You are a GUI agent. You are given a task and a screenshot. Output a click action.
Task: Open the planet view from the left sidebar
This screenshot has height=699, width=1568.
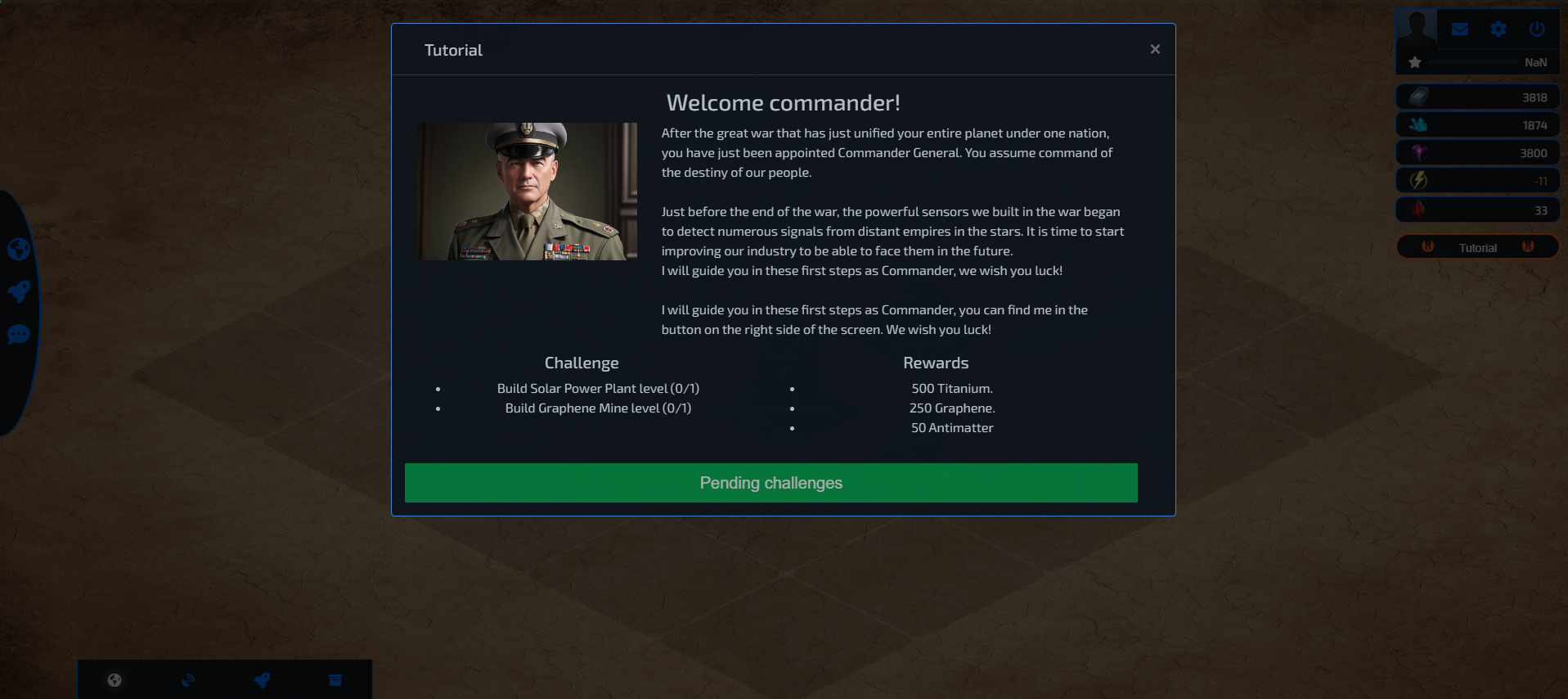point(19,248)
